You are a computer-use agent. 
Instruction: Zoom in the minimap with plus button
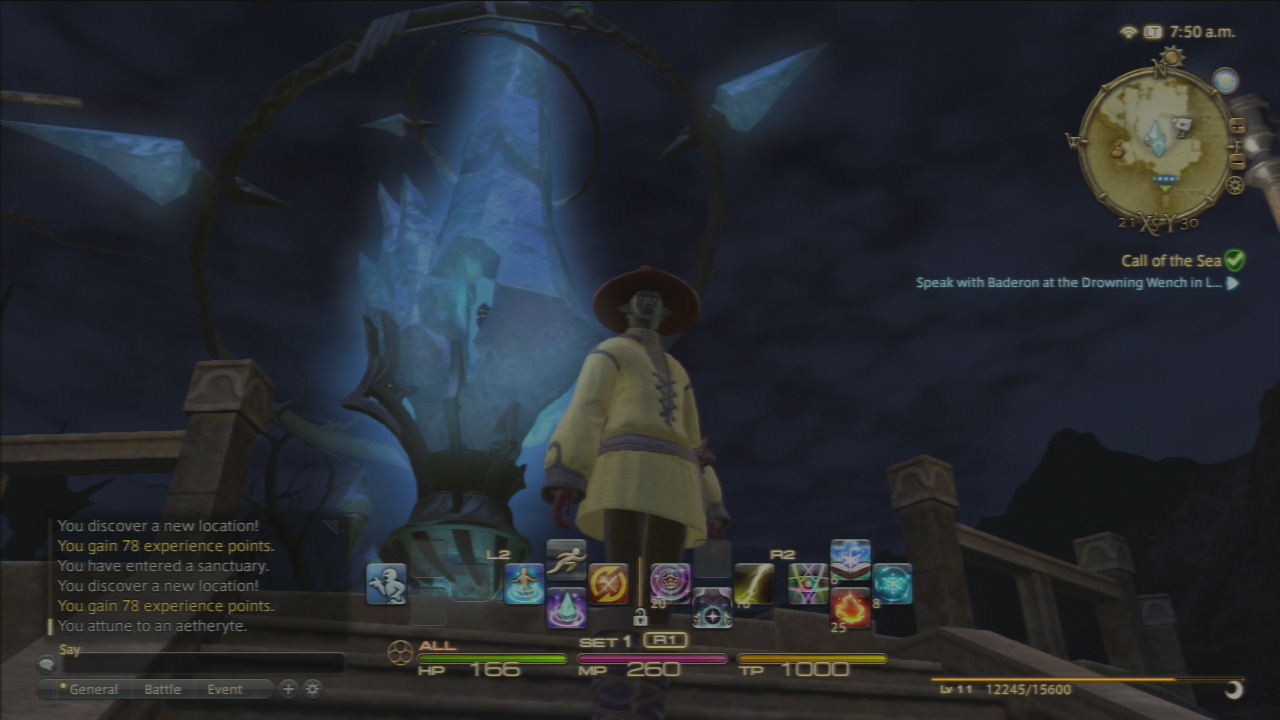[1237, 126]
